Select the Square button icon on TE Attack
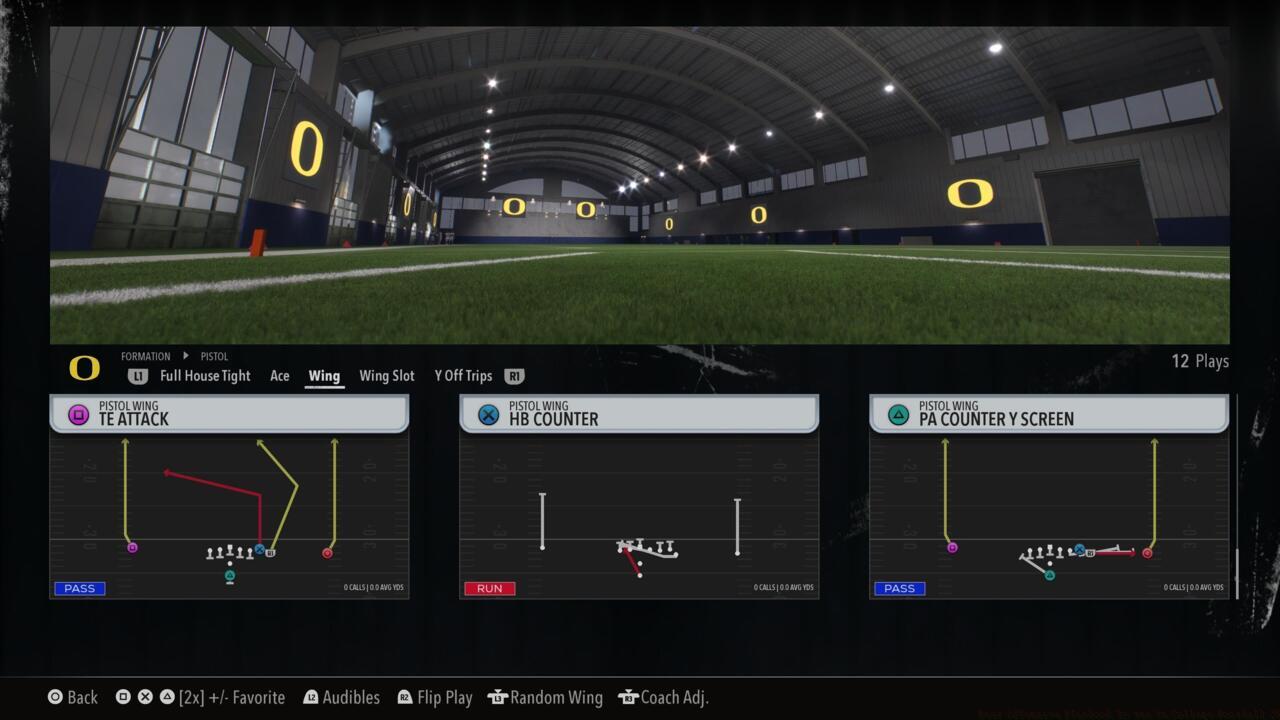 78,415
